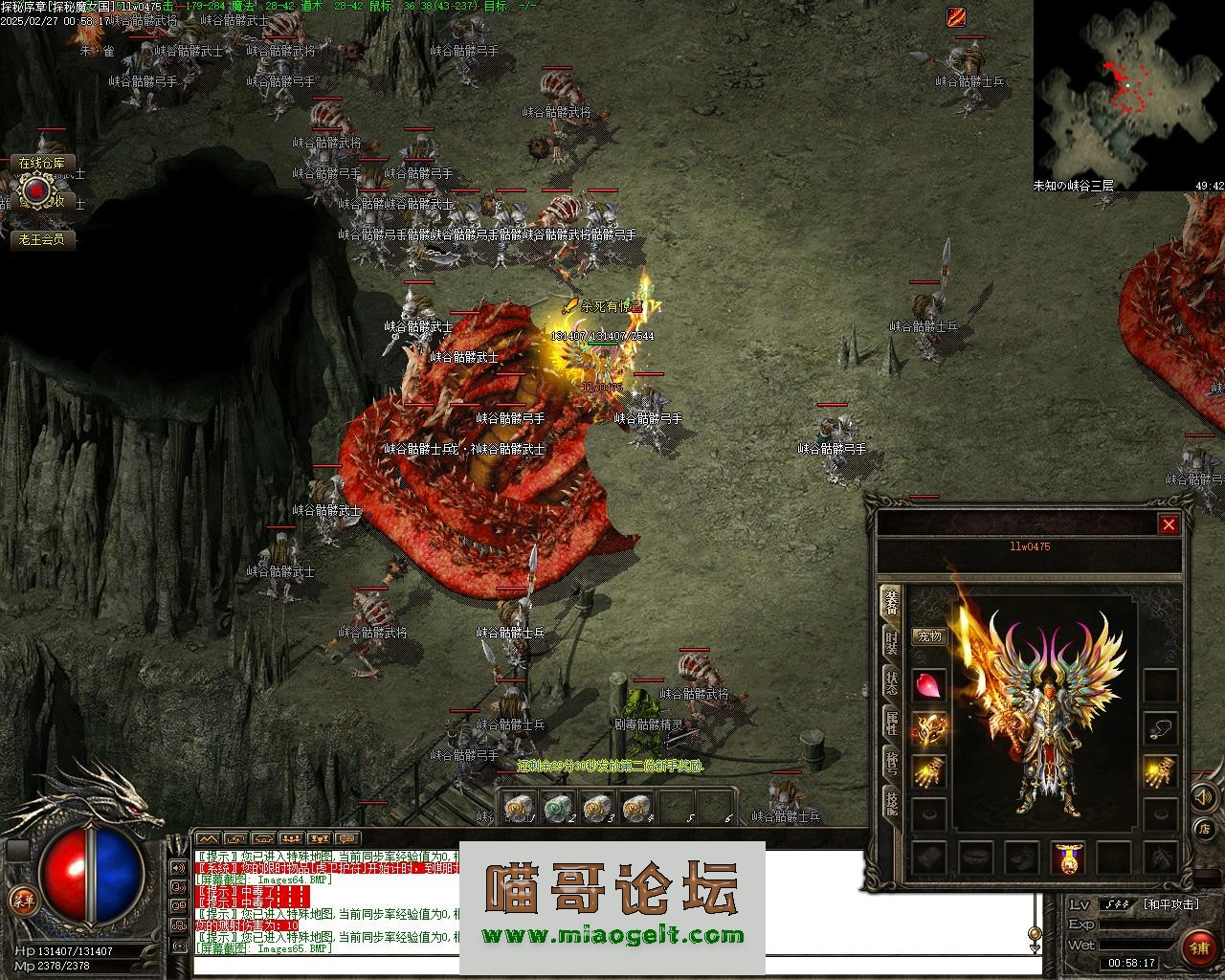Select the necklace equipment slot
The height and width of the screenshot is (980, 1225).
pyautogui.click(x=1160, y=730)
